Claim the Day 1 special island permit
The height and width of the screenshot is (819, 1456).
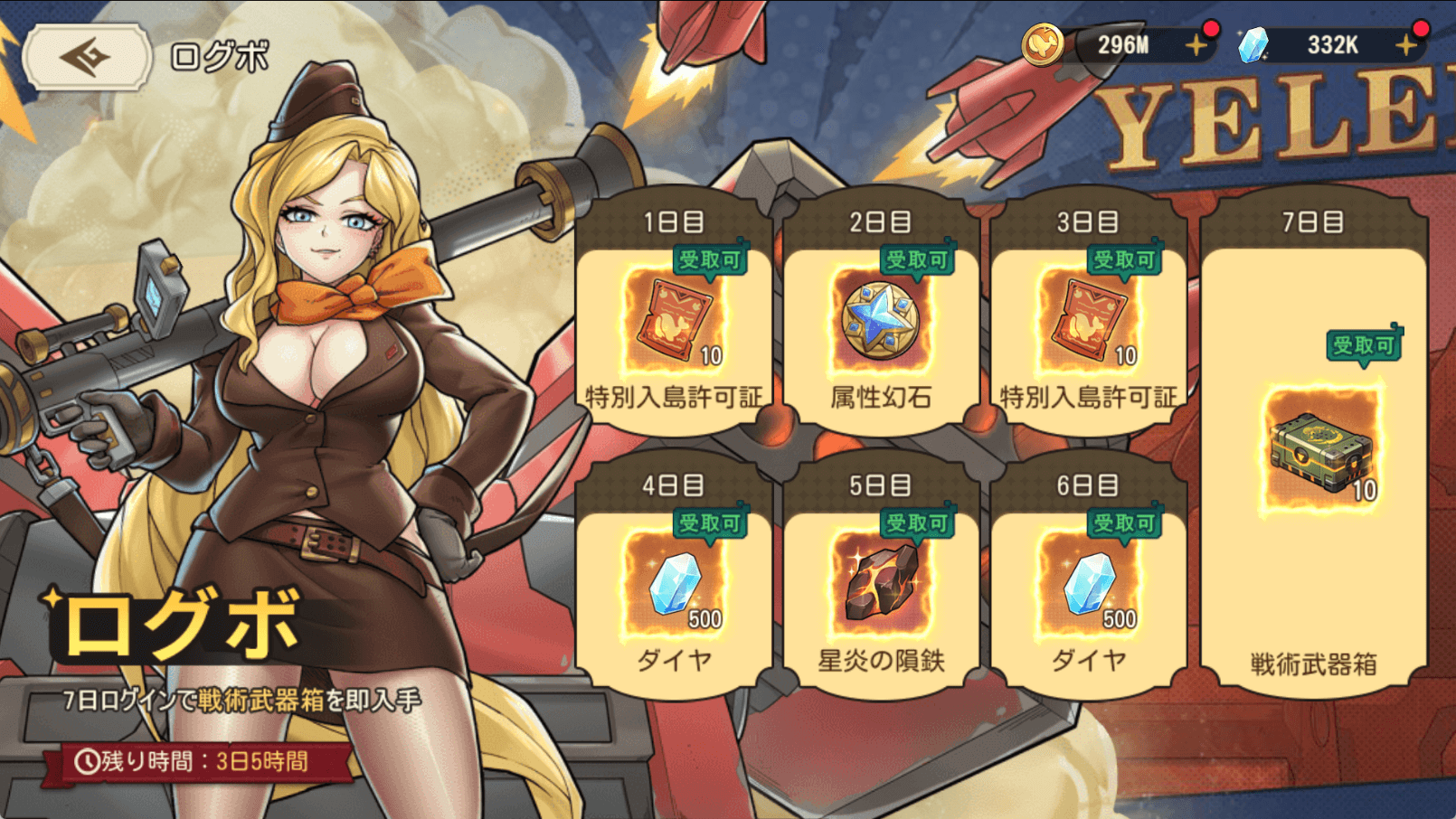673,321
